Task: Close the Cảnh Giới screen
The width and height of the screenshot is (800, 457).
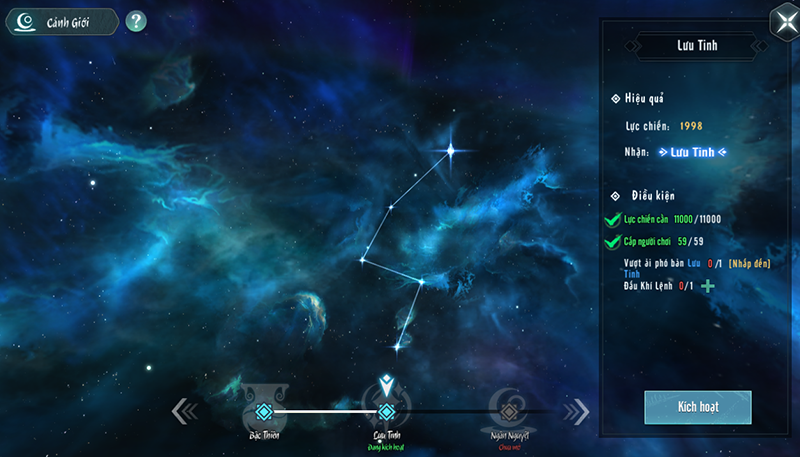Action: click(x=781, y=23)
